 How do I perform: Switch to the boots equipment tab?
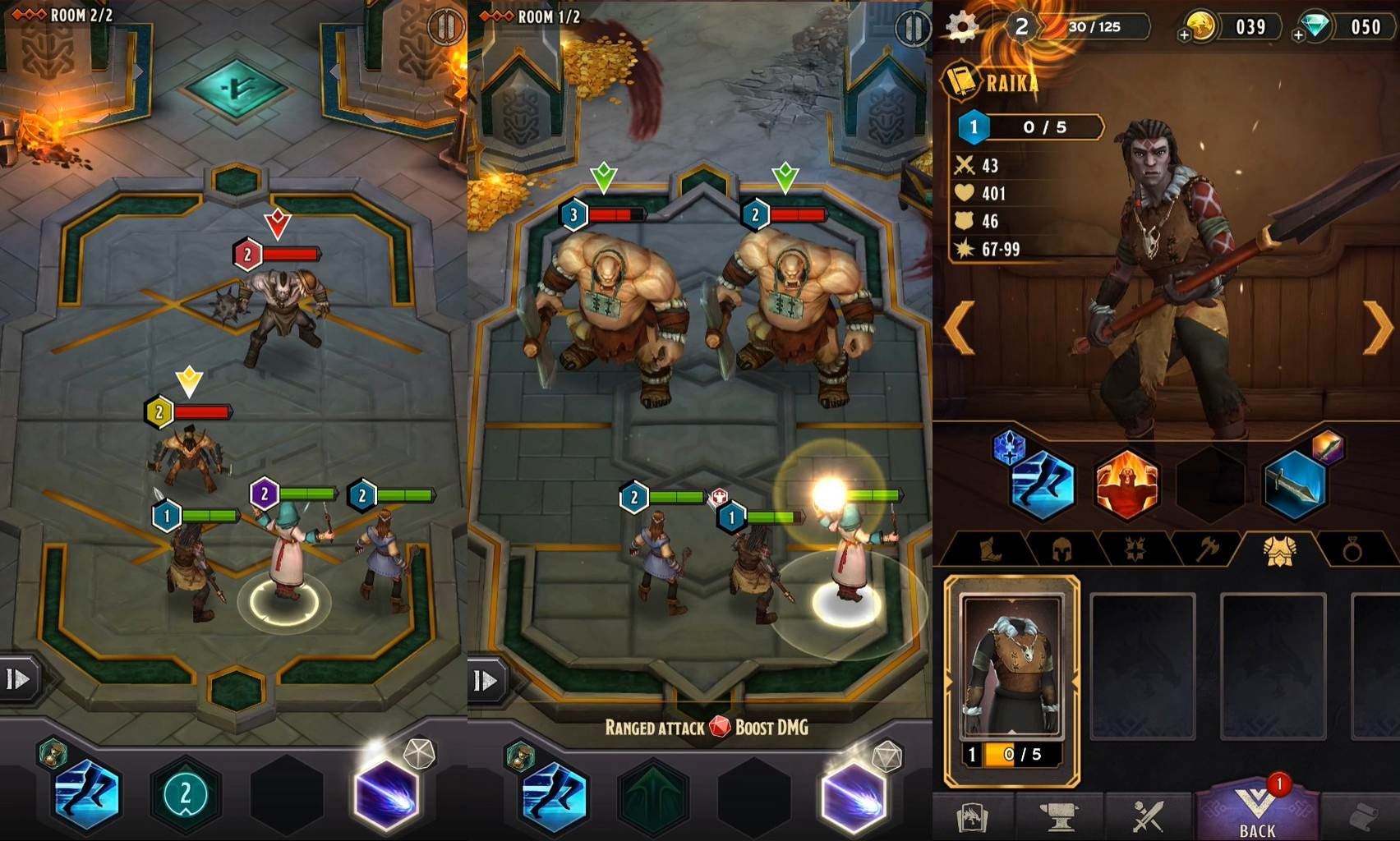[x=991, y=549]
